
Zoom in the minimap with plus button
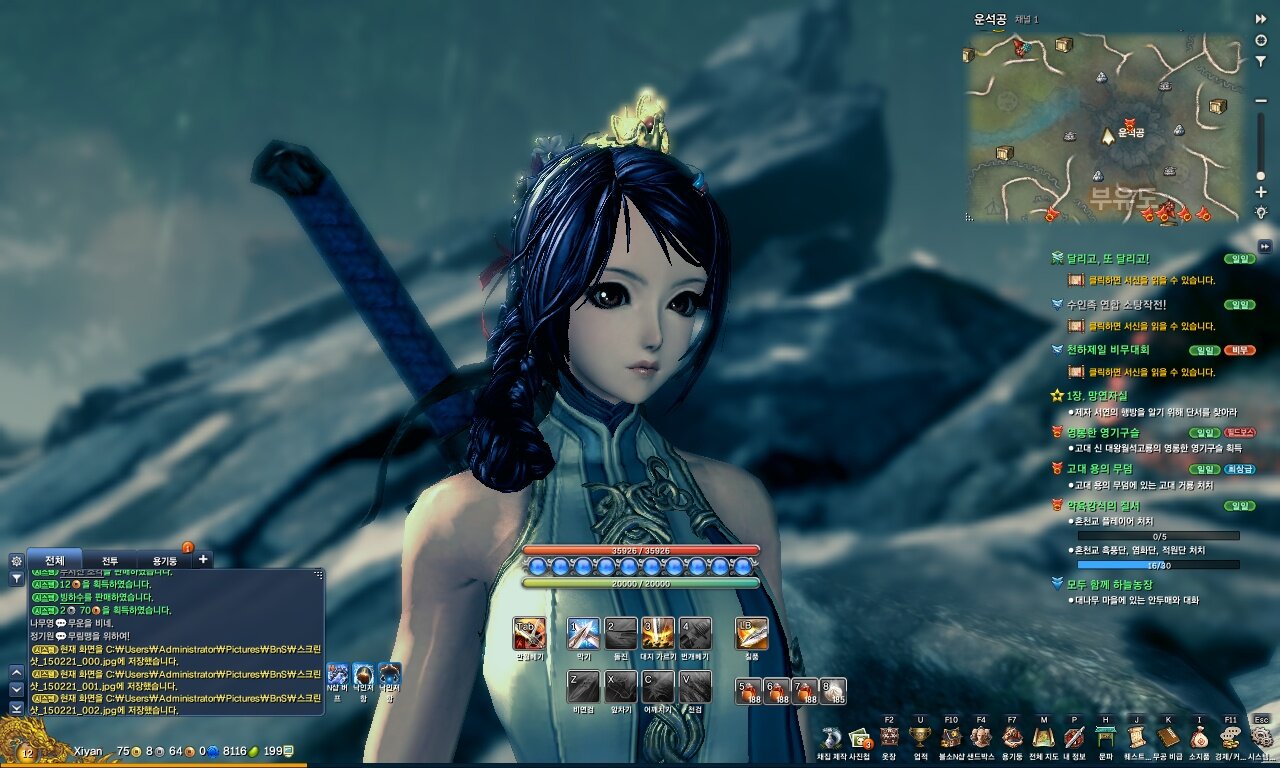tap(1261, 192)
